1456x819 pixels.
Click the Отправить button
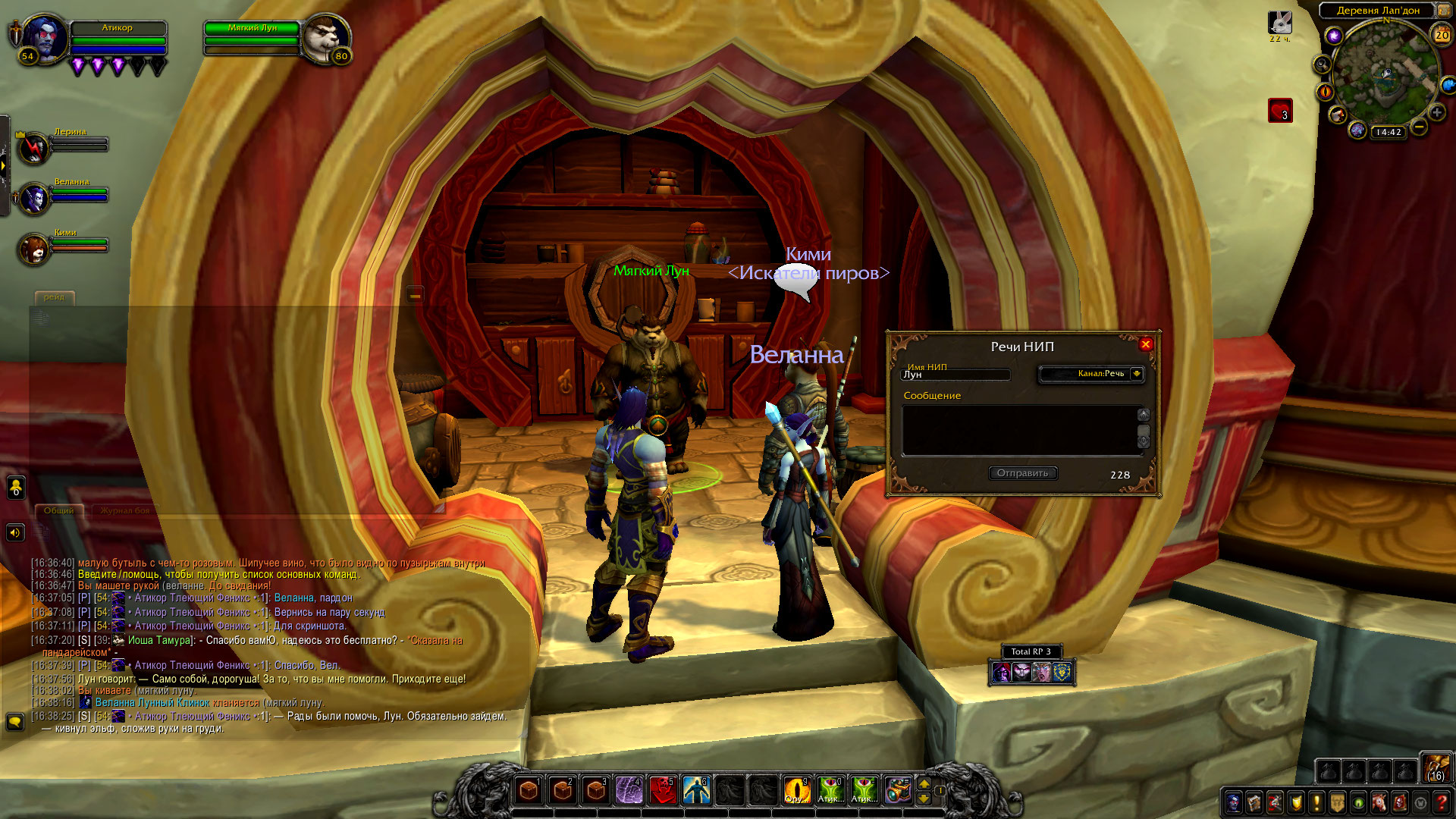1022,473
